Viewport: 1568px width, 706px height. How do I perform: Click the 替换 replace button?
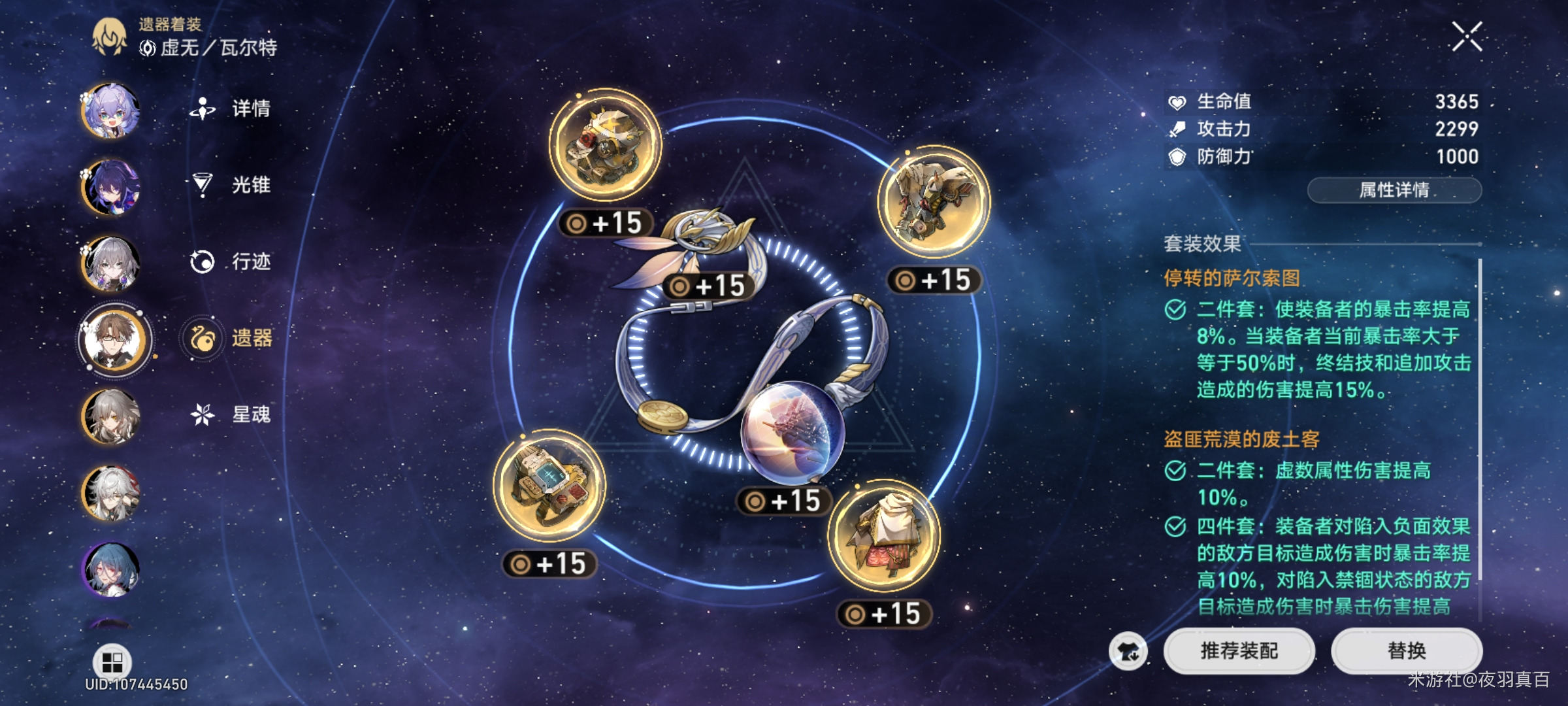click(1407, 650)
